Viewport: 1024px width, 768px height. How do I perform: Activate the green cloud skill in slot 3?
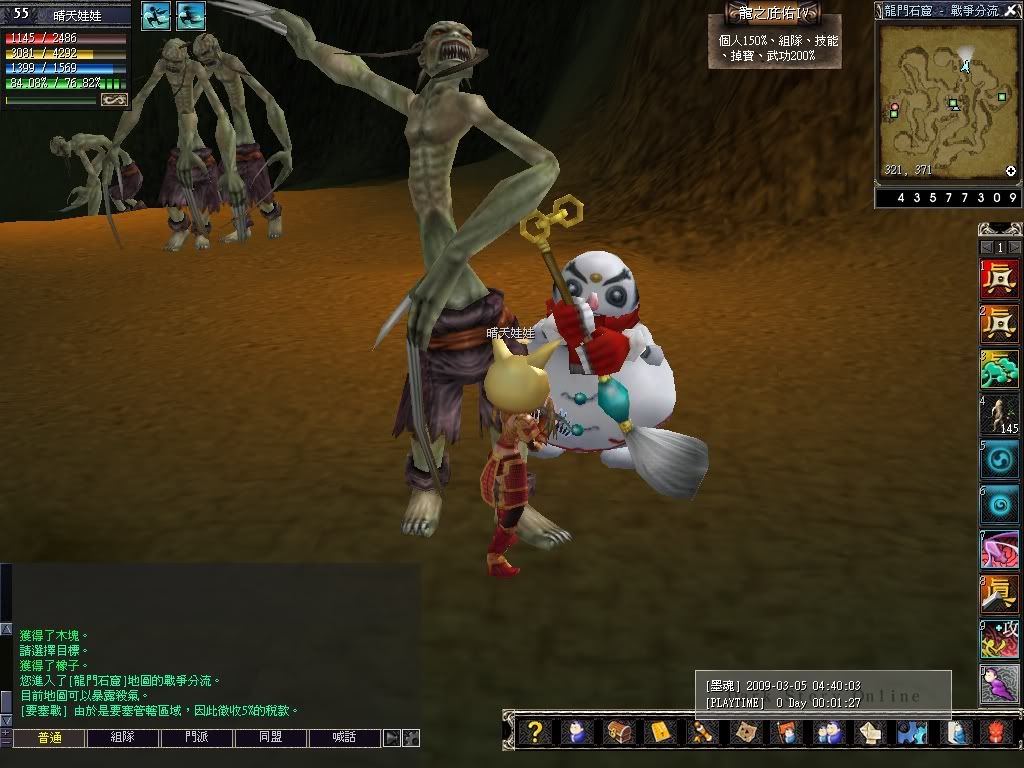click(999, 369)
